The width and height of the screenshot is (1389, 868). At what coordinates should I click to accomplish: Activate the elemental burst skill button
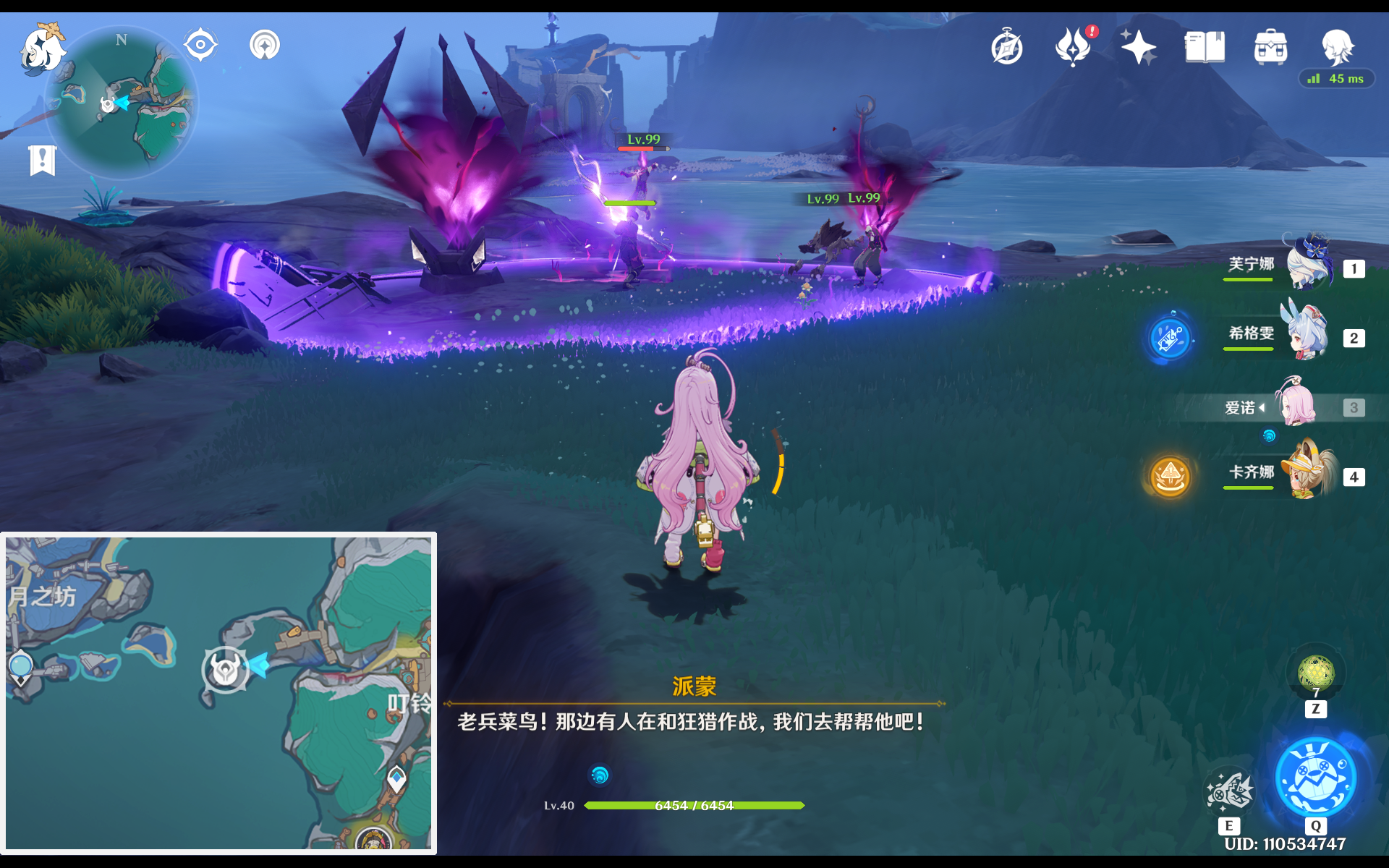1315,778
